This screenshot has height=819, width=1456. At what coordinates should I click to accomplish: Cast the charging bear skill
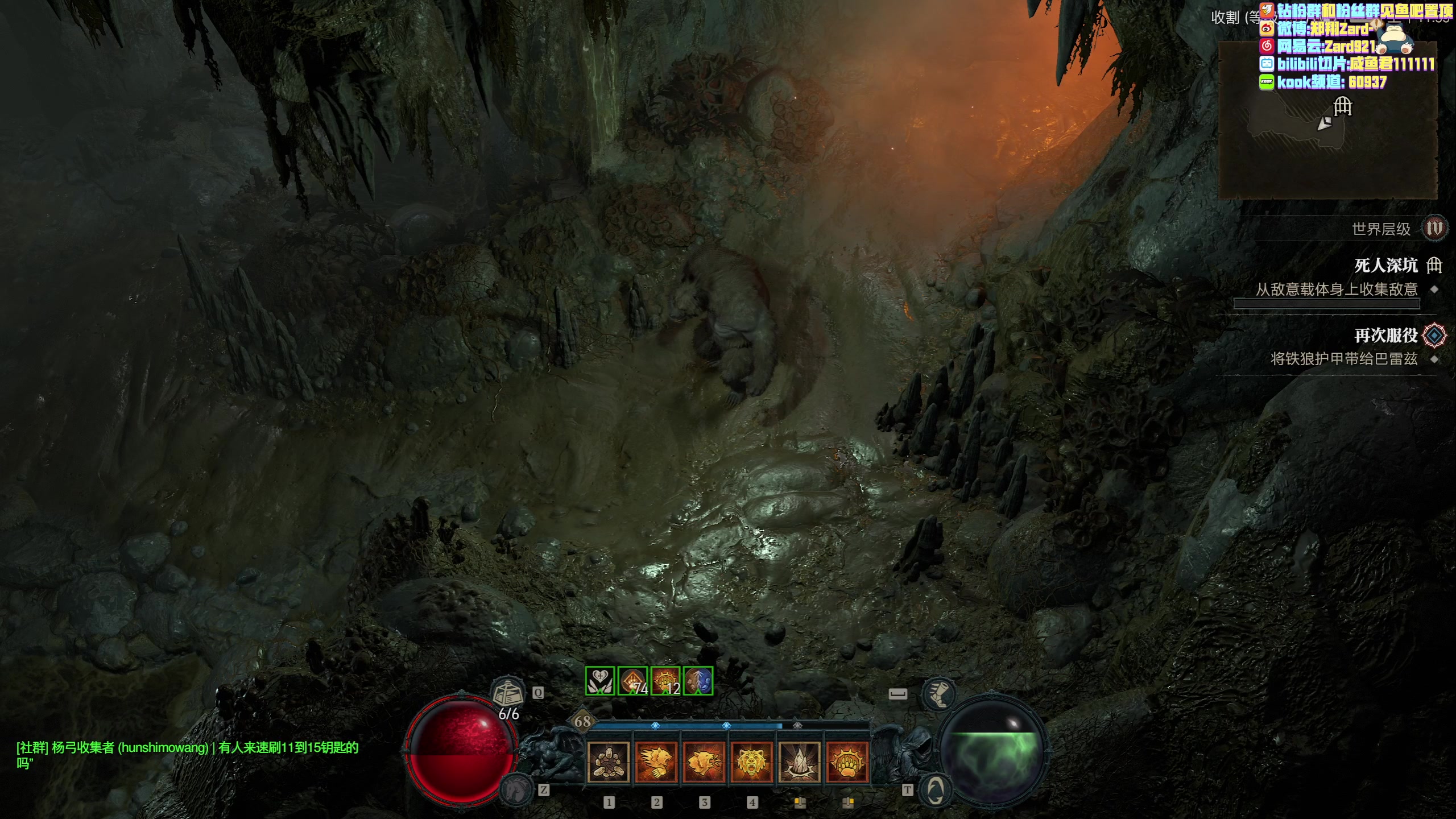coord(656,762)
